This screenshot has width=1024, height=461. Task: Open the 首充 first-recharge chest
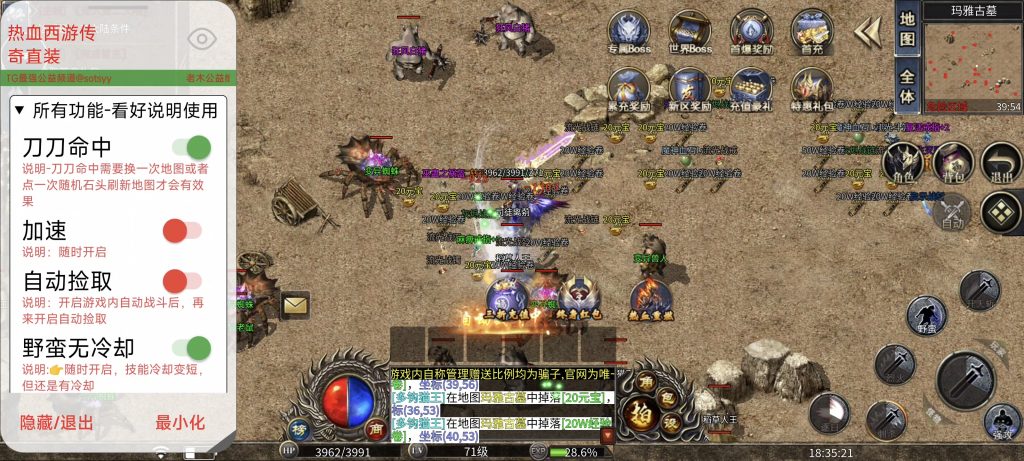tap(811, 32)
